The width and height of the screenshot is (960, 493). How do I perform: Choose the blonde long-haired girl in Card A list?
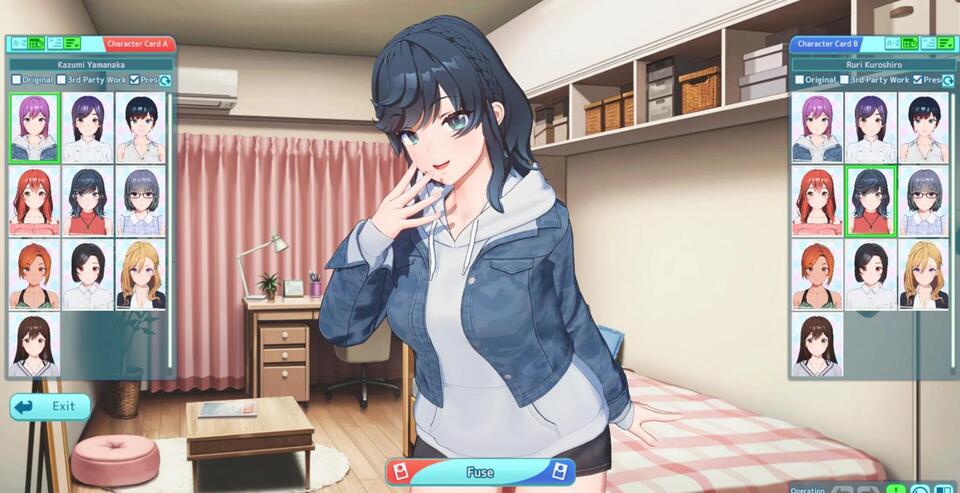[x=141, y=273]
